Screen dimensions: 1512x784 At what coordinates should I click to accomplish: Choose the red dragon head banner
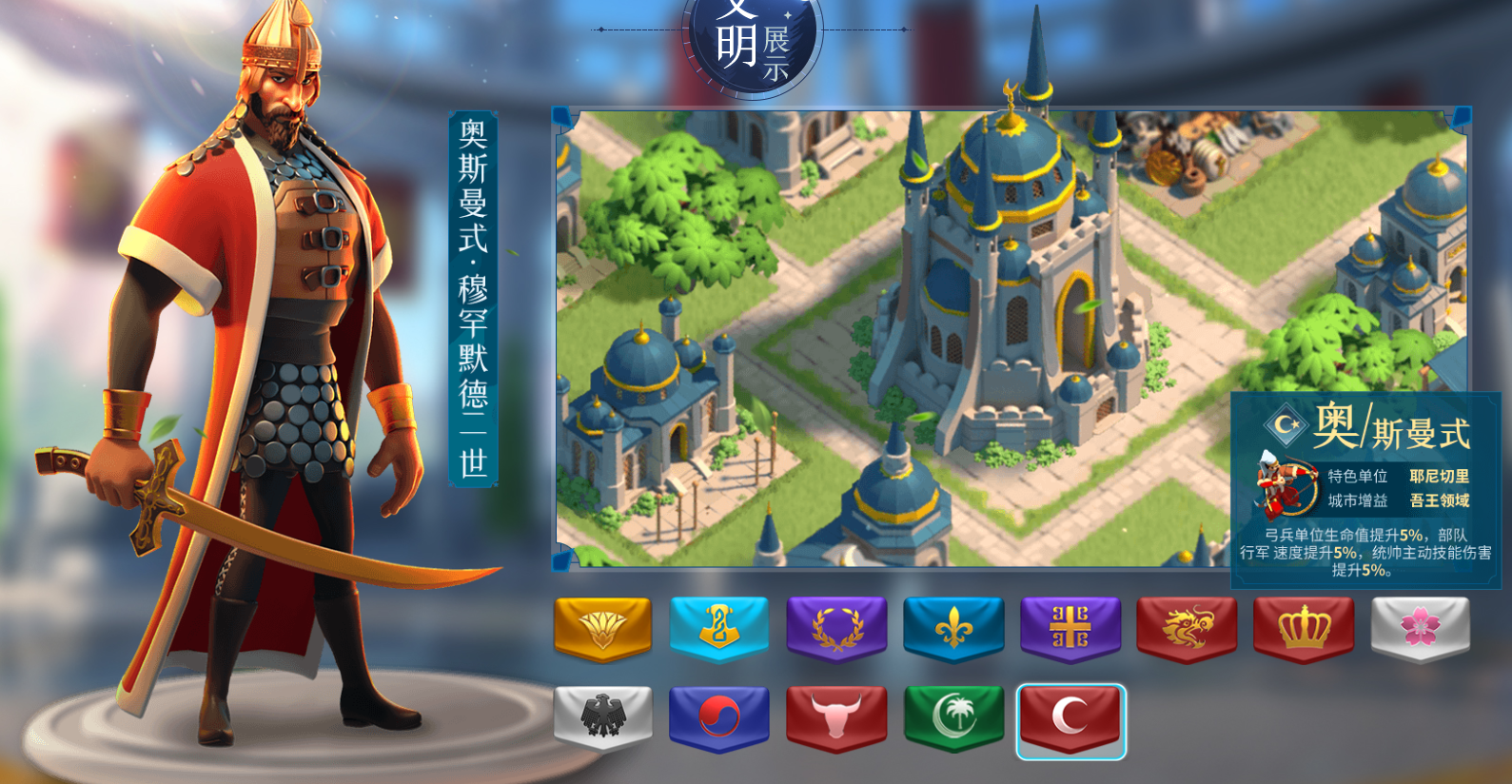click(1188, 628)
